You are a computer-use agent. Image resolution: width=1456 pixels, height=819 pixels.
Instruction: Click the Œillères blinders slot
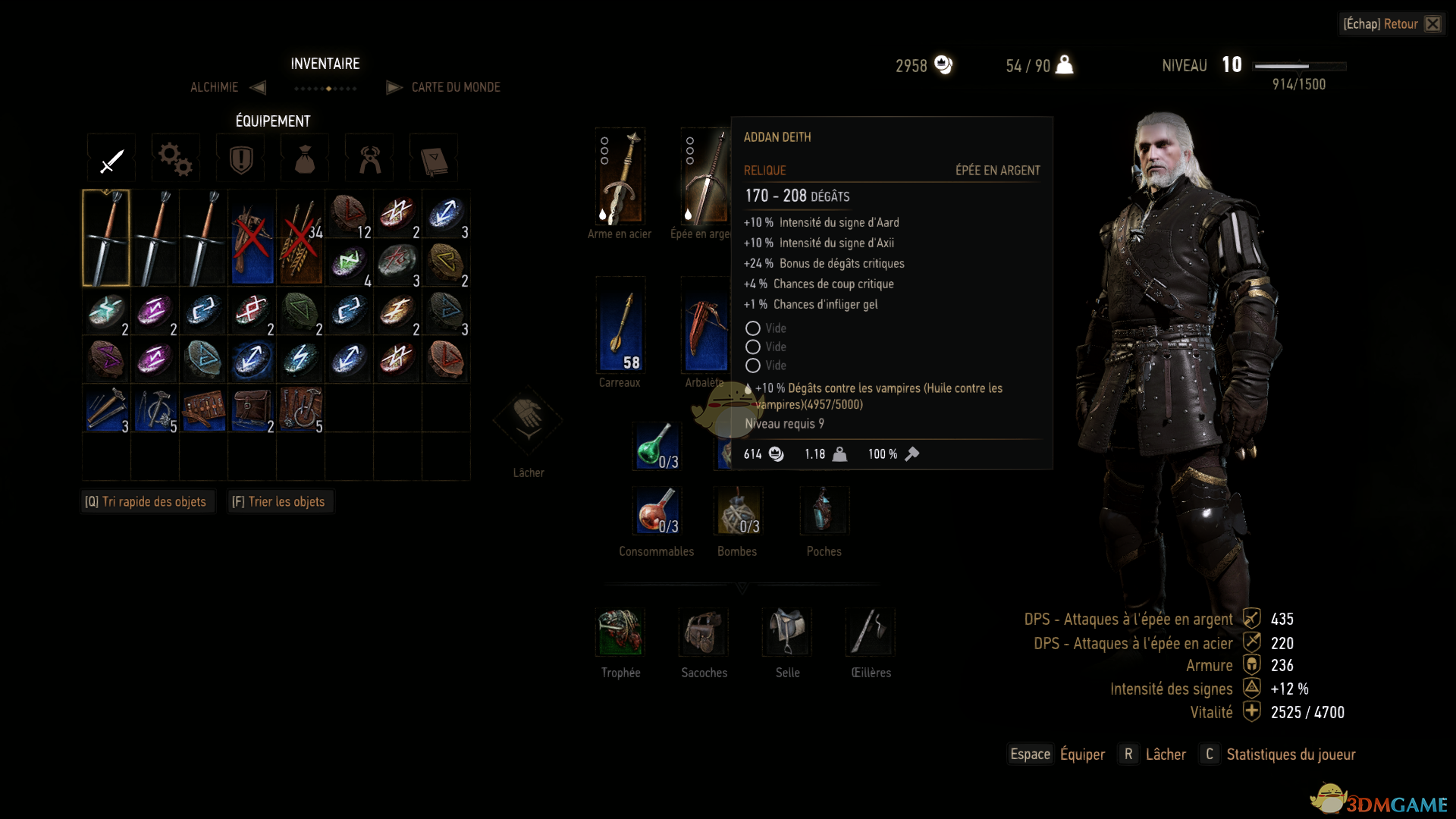870,632
